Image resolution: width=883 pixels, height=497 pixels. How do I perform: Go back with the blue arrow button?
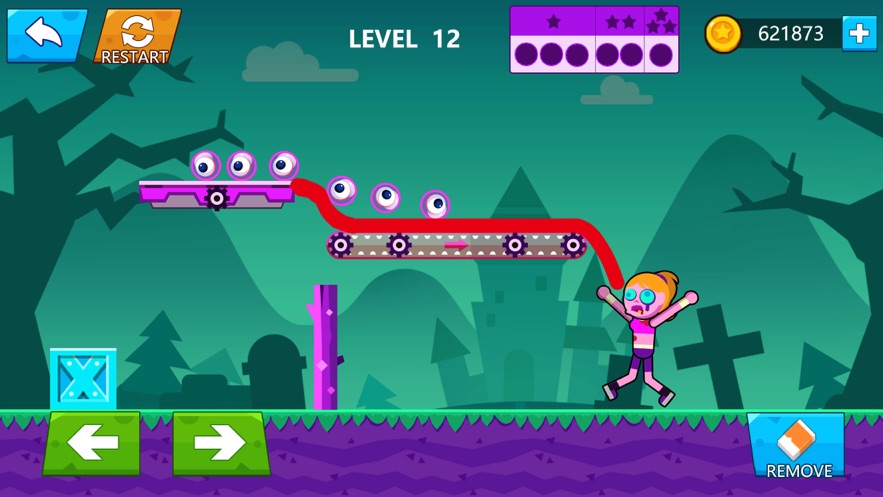pos(45,35)
